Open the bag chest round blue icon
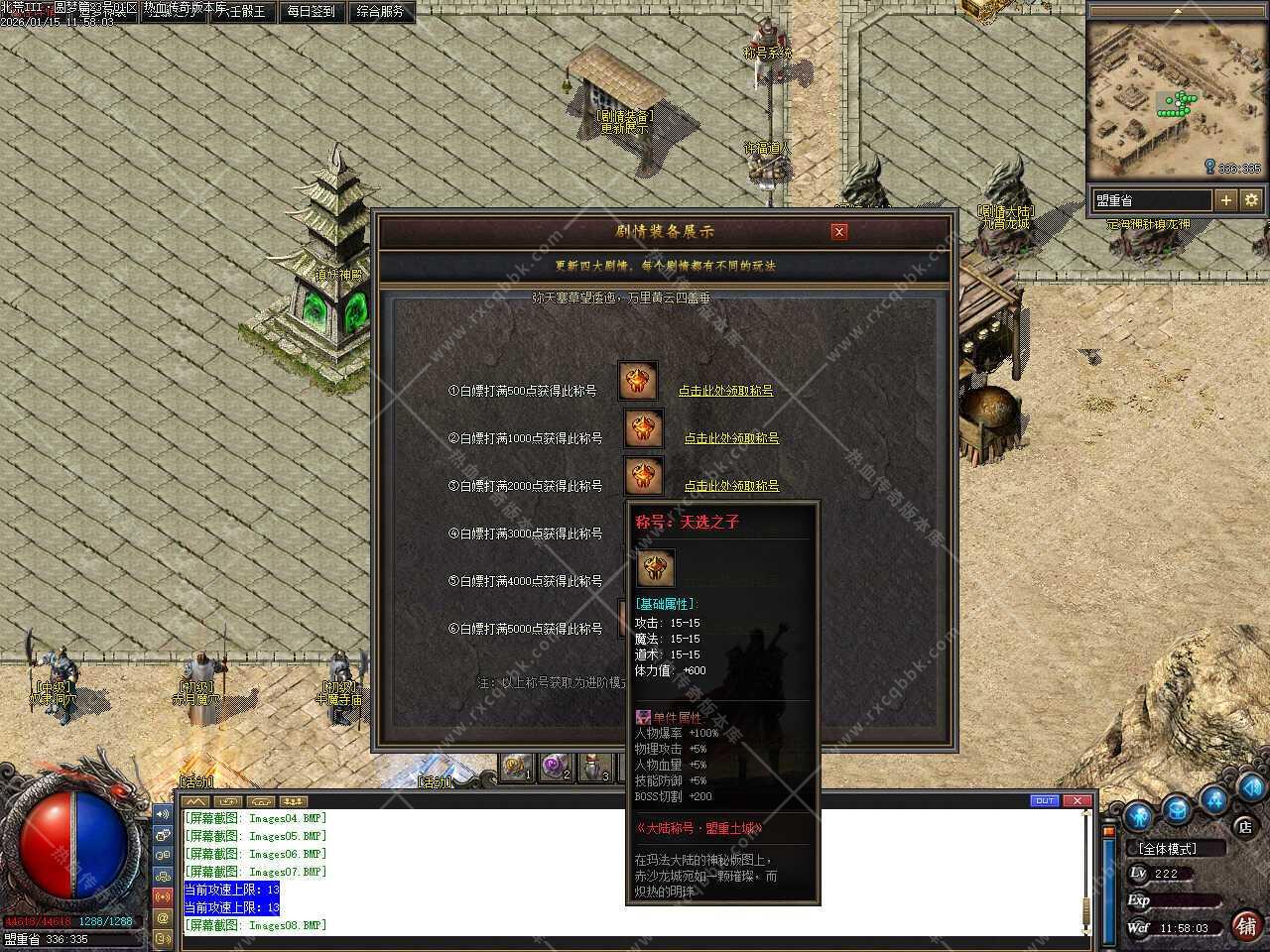This screenshot has height=952, width=1270. tap(1177, 810)
